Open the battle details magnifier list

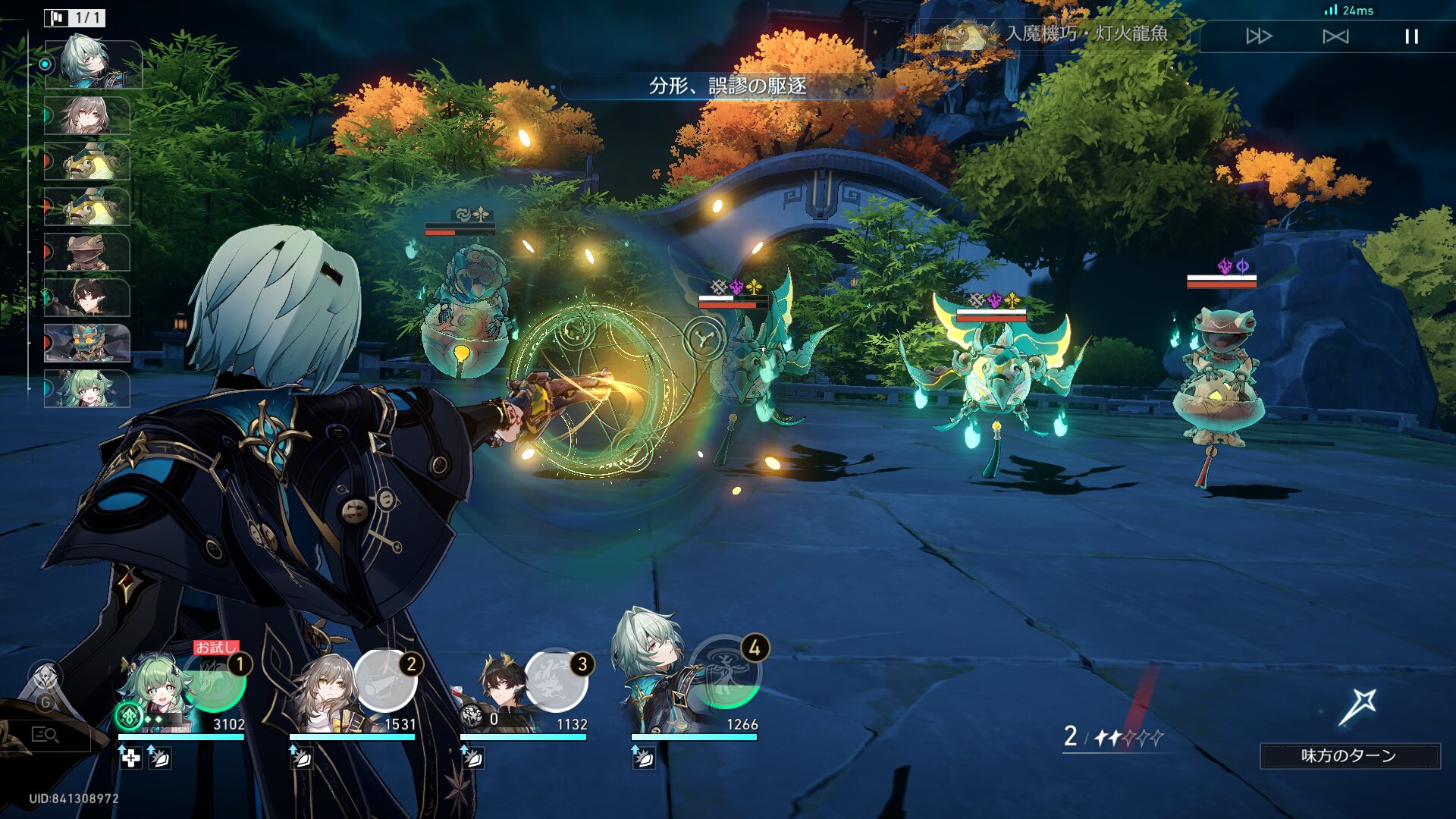[x=45, y=734]
